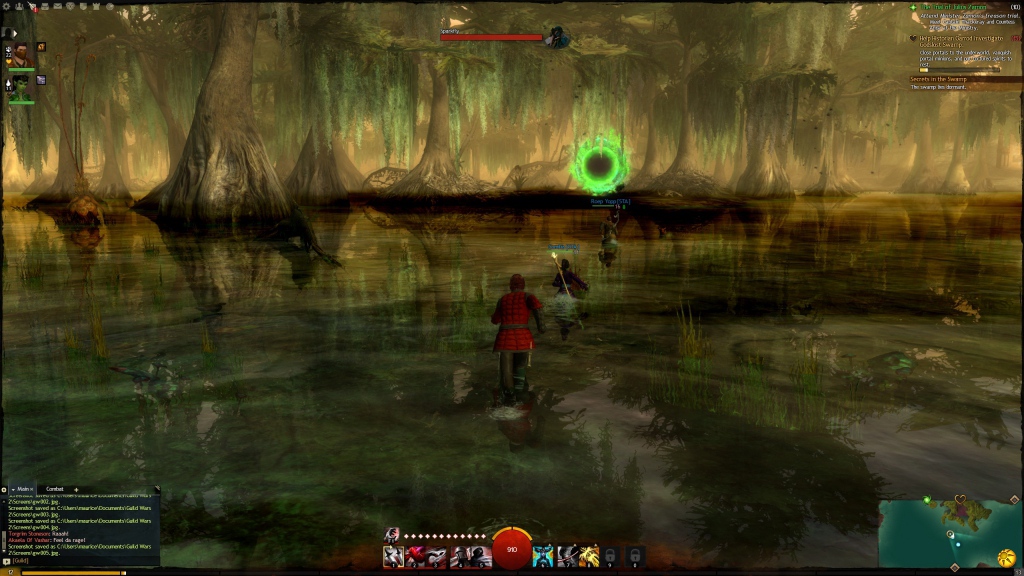Trigger the golden flame skill in slot 8

coord(588,556)
